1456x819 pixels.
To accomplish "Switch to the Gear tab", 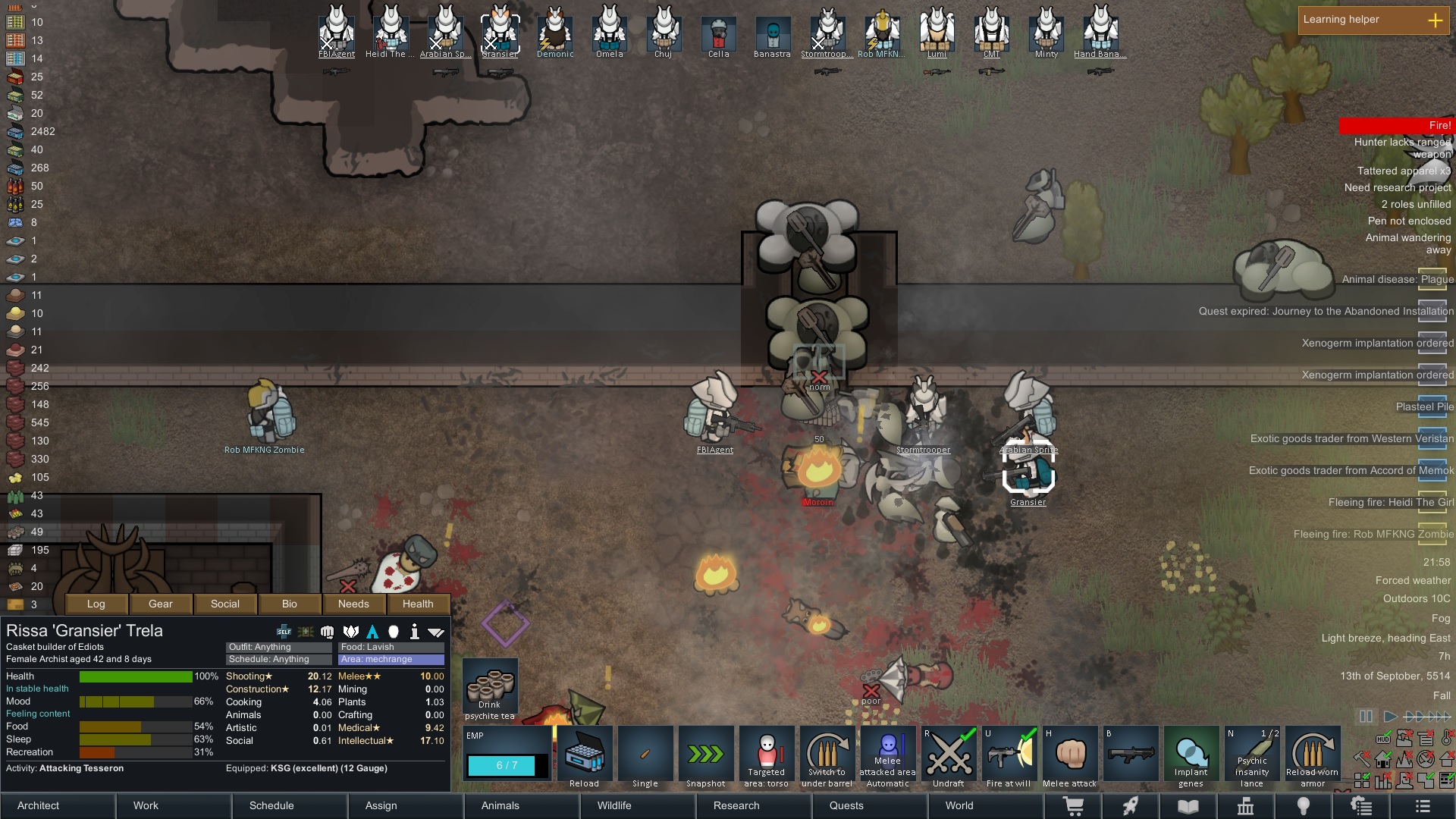I will (161, 604).
